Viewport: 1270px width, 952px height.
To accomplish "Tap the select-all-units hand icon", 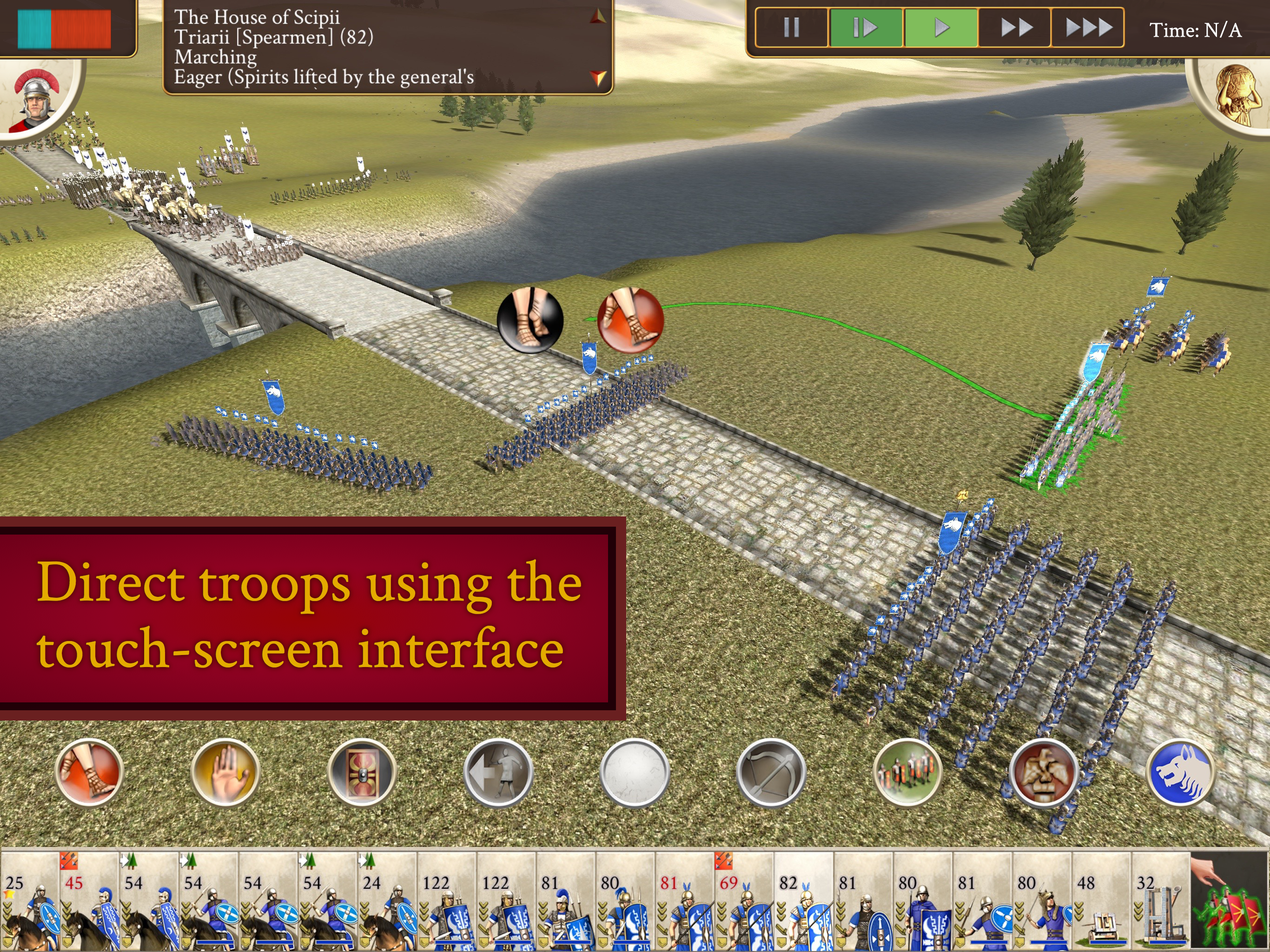I will (x=1229, y=901).
